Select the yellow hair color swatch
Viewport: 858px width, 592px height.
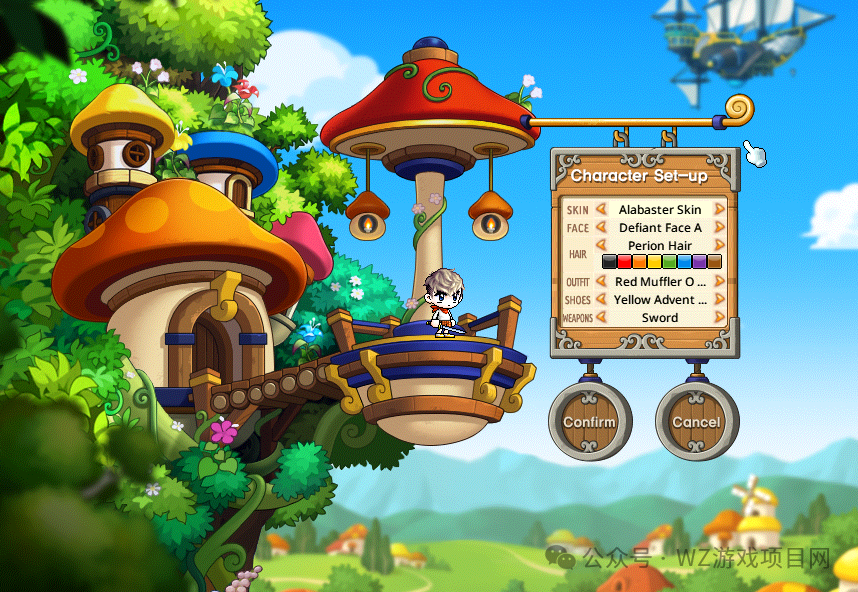654,262
